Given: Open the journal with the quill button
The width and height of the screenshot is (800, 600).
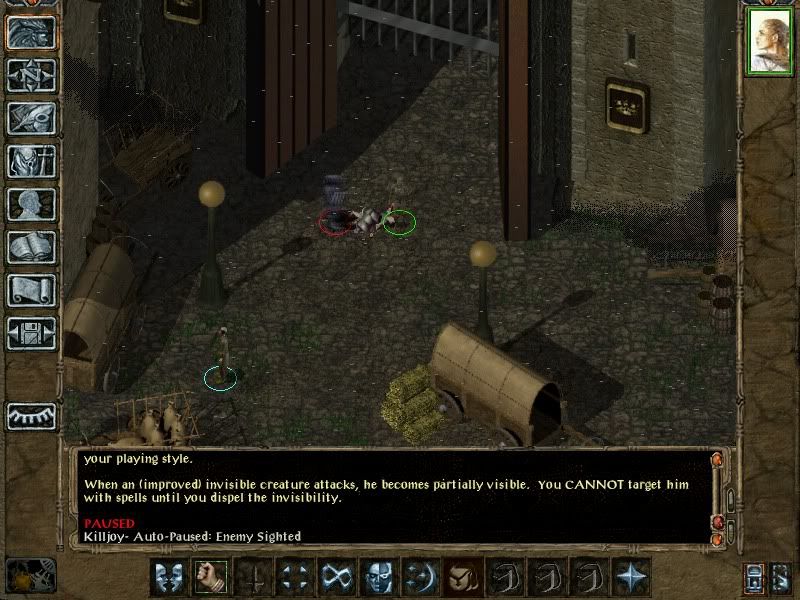Looking at the screenshot, I should [x=31, y=118].
